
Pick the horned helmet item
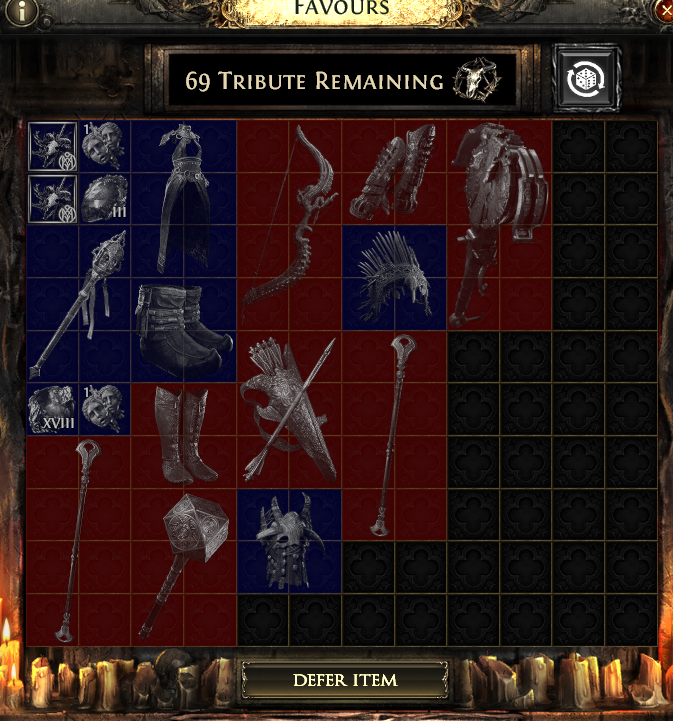click(x=288, y=539)
